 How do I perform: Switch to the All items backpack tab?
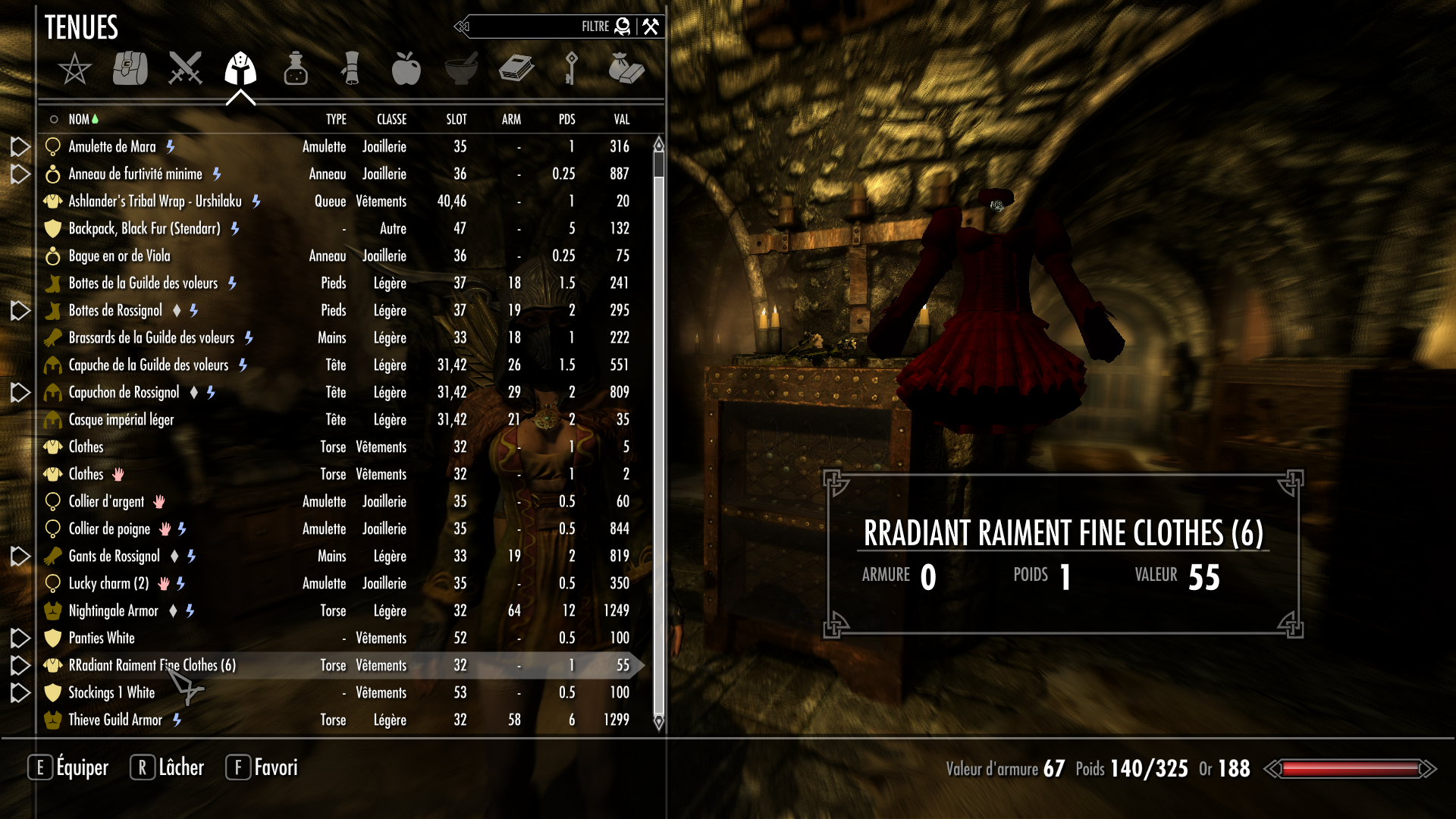[x=130, y=68]
